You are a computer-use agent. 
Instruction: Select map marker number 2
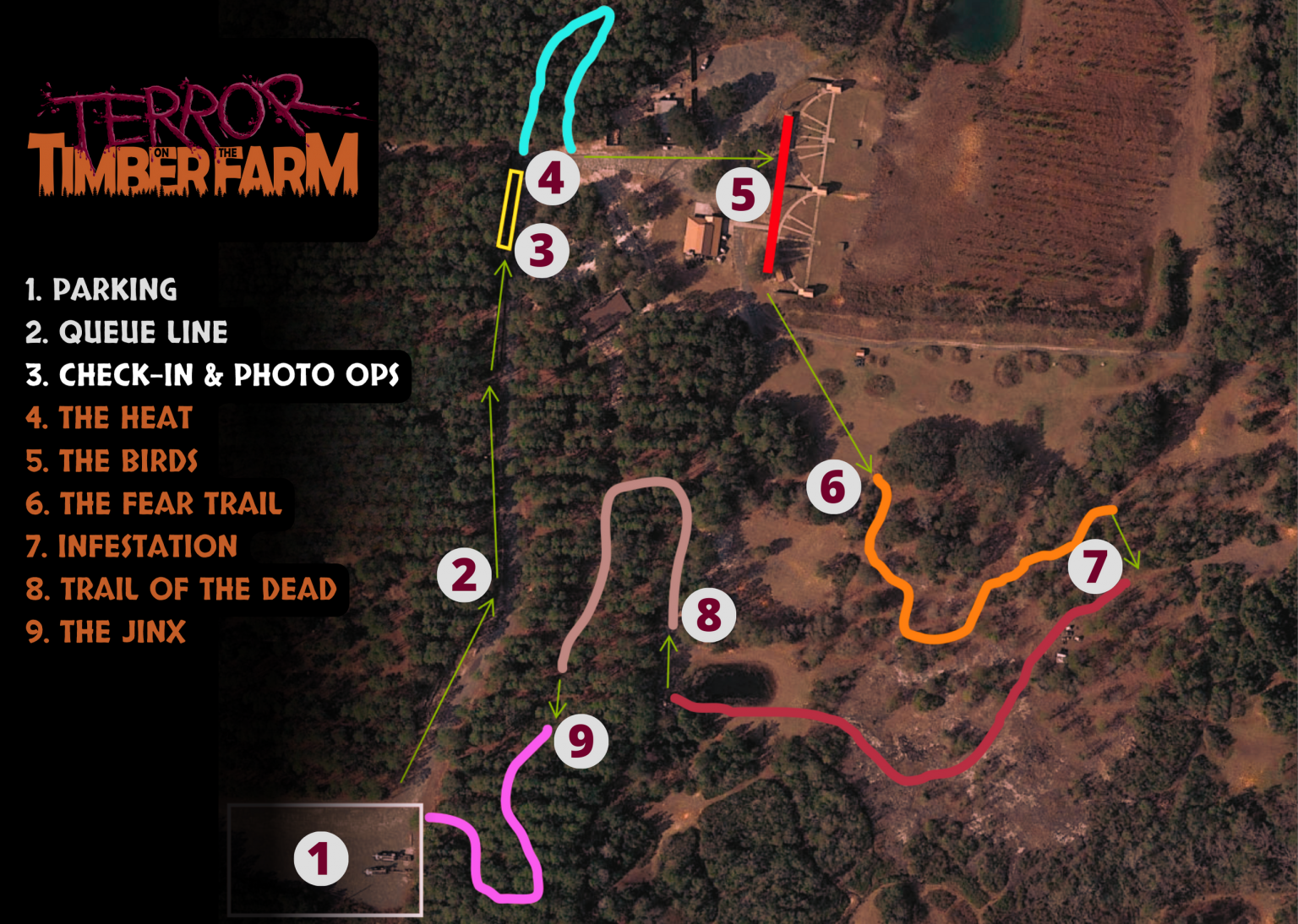click(464, 575)
